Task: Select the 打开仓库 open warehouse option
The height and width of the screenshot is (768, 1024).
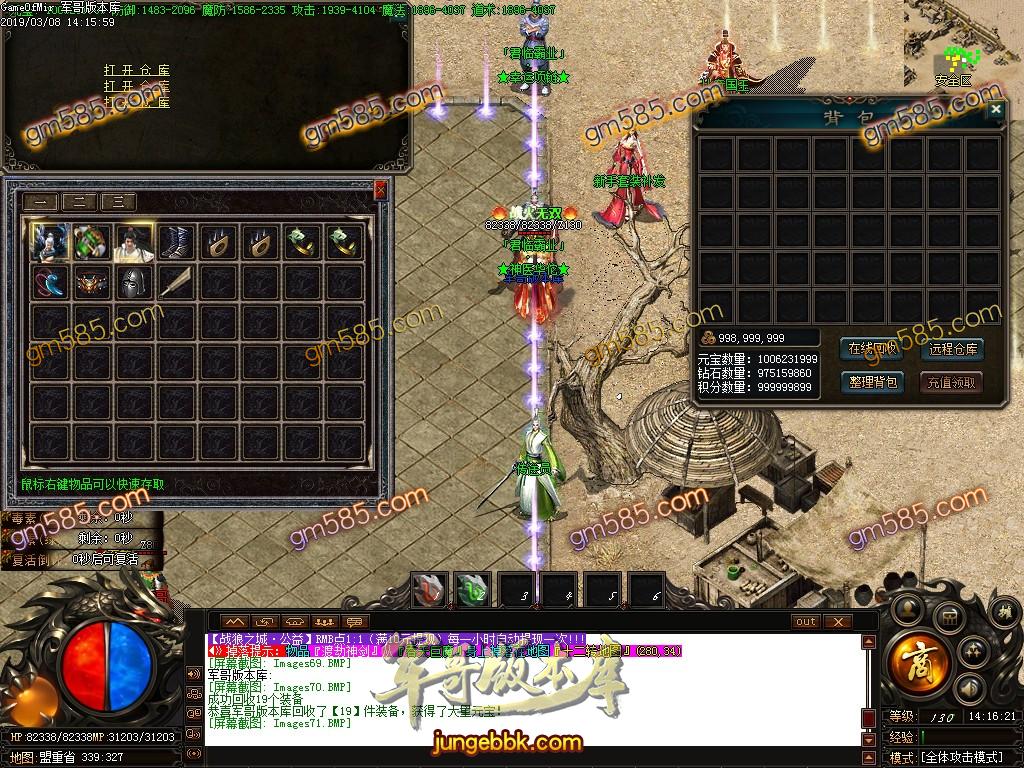Action: (x=137, y=71)
